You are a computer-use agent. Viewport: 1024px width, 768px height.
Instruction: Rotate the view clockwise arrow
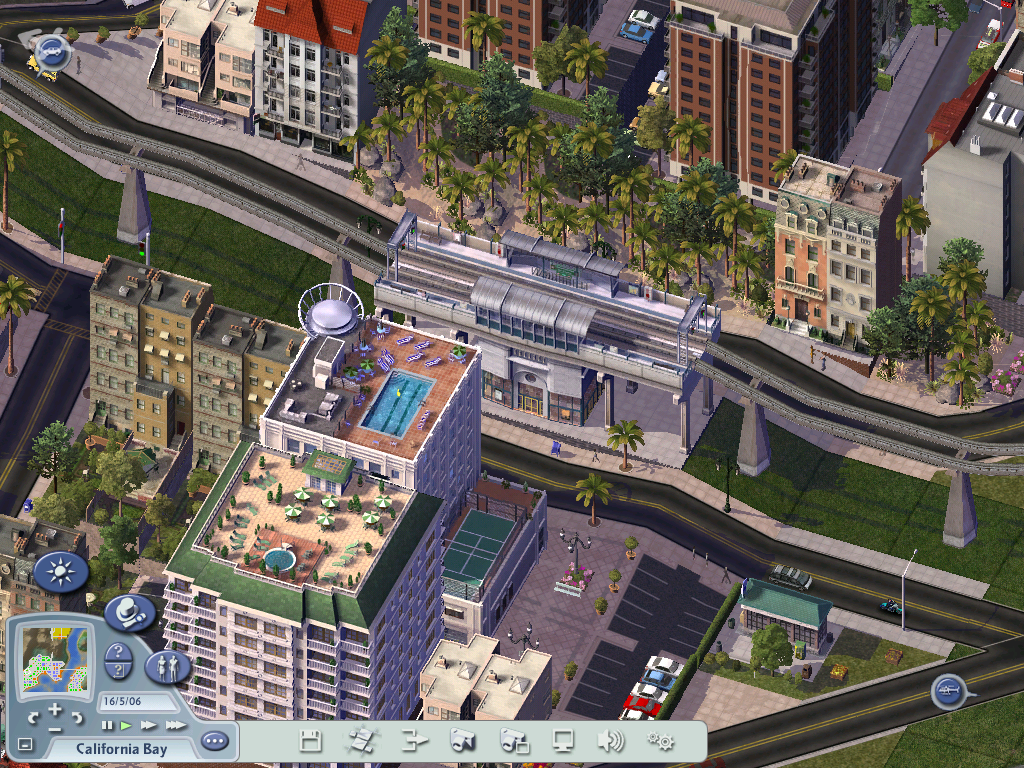78,717
